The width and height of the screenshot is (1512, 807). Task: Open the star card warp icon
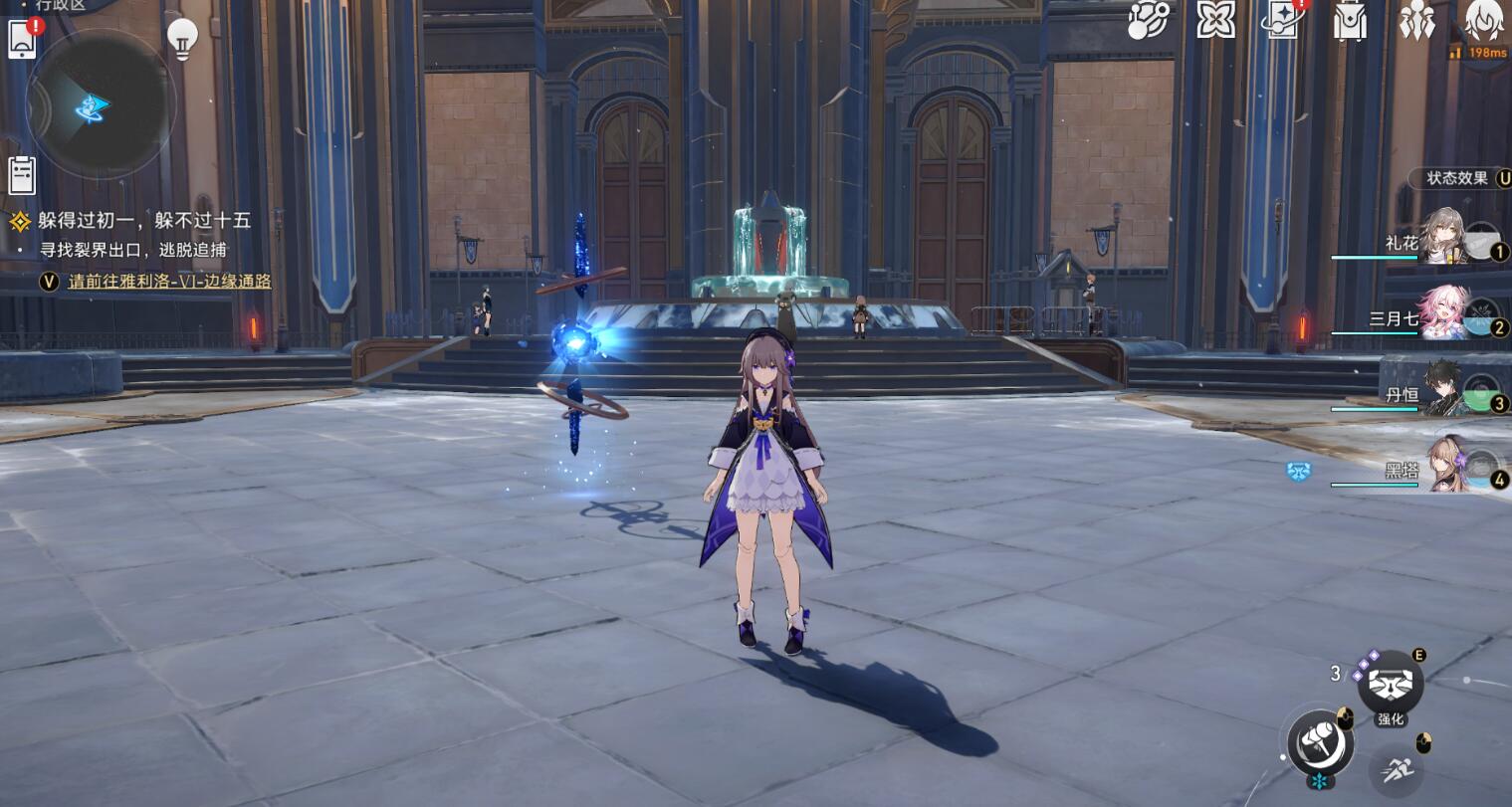pos(1282,20)
